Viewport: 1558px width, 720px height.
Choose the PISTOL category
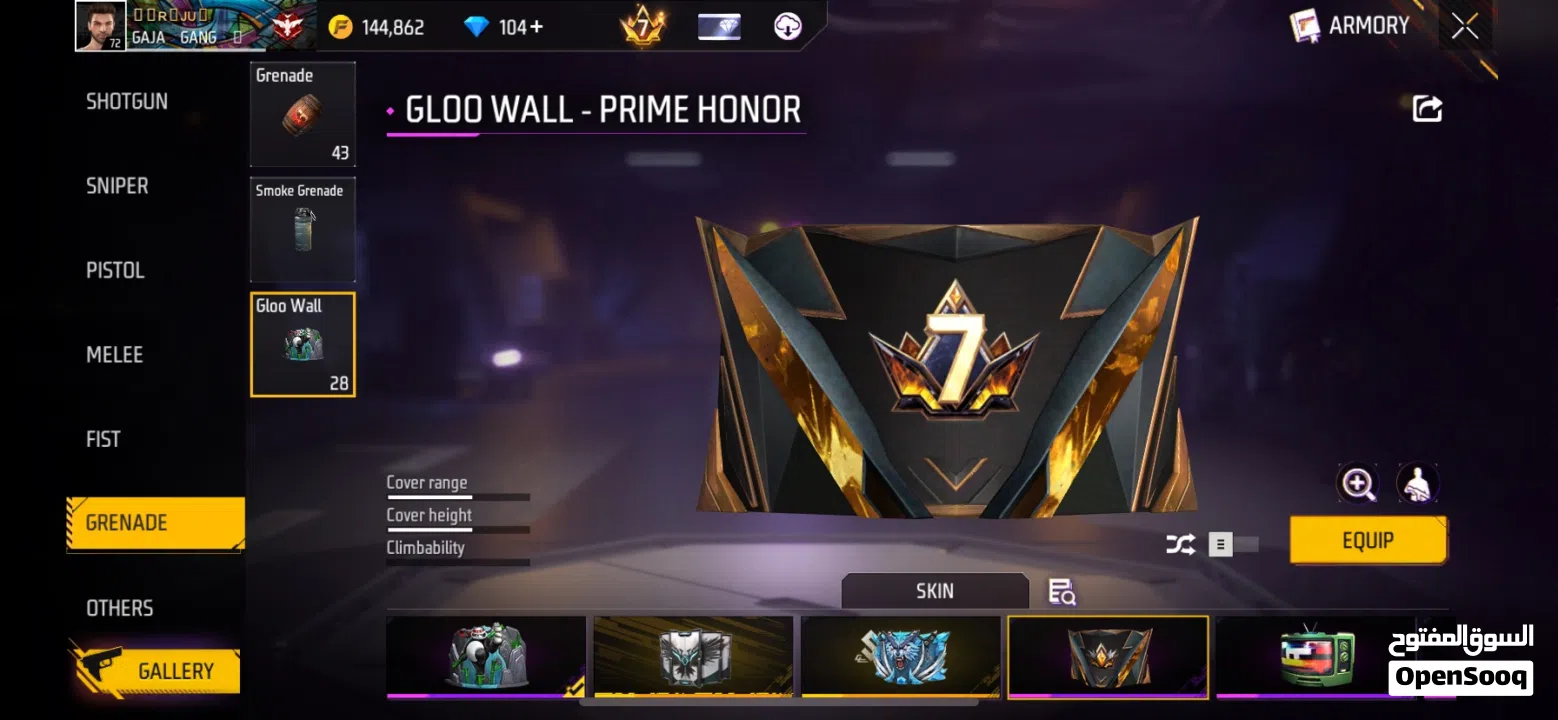[x=115, y=271]
